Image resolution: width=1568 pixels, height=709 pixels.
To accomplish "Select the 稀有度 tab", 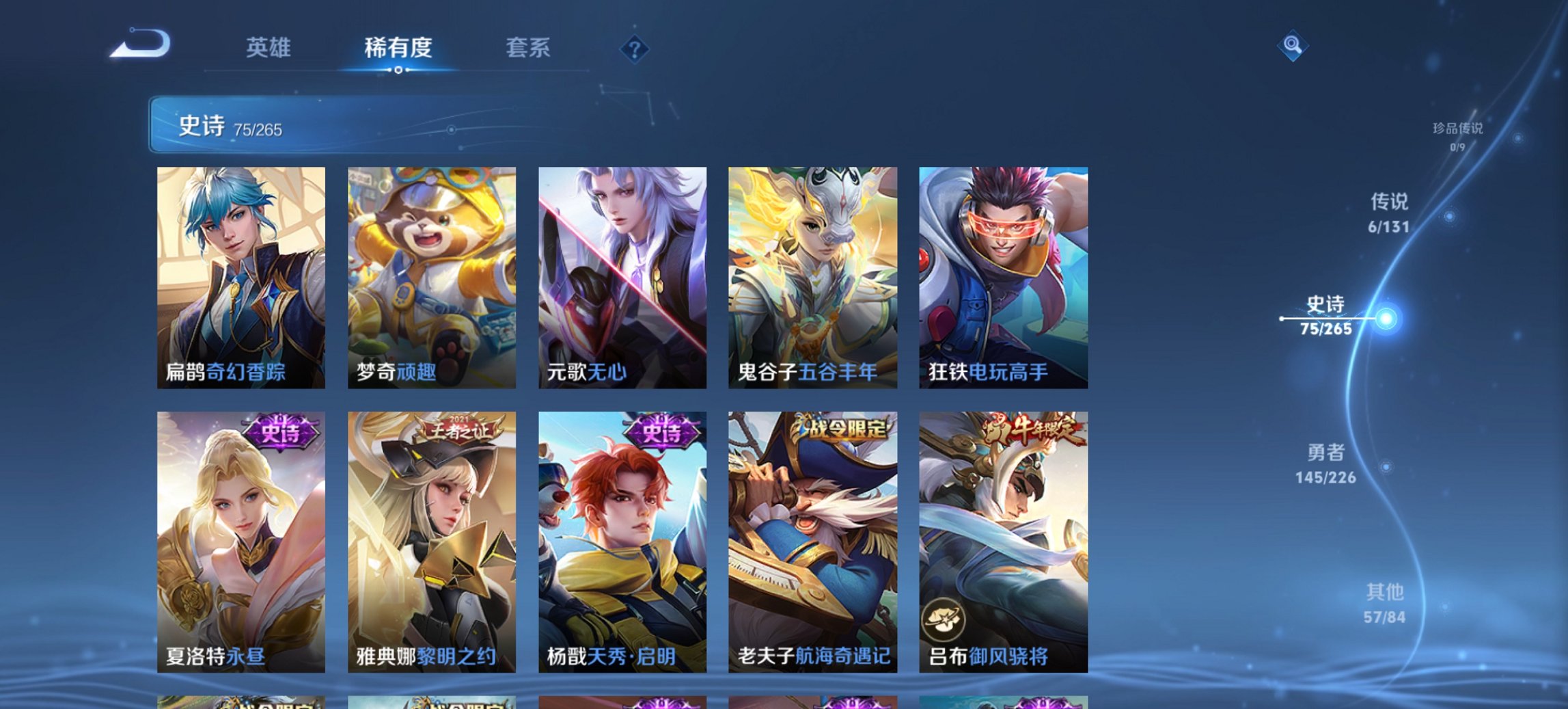I will coord(398,49).
